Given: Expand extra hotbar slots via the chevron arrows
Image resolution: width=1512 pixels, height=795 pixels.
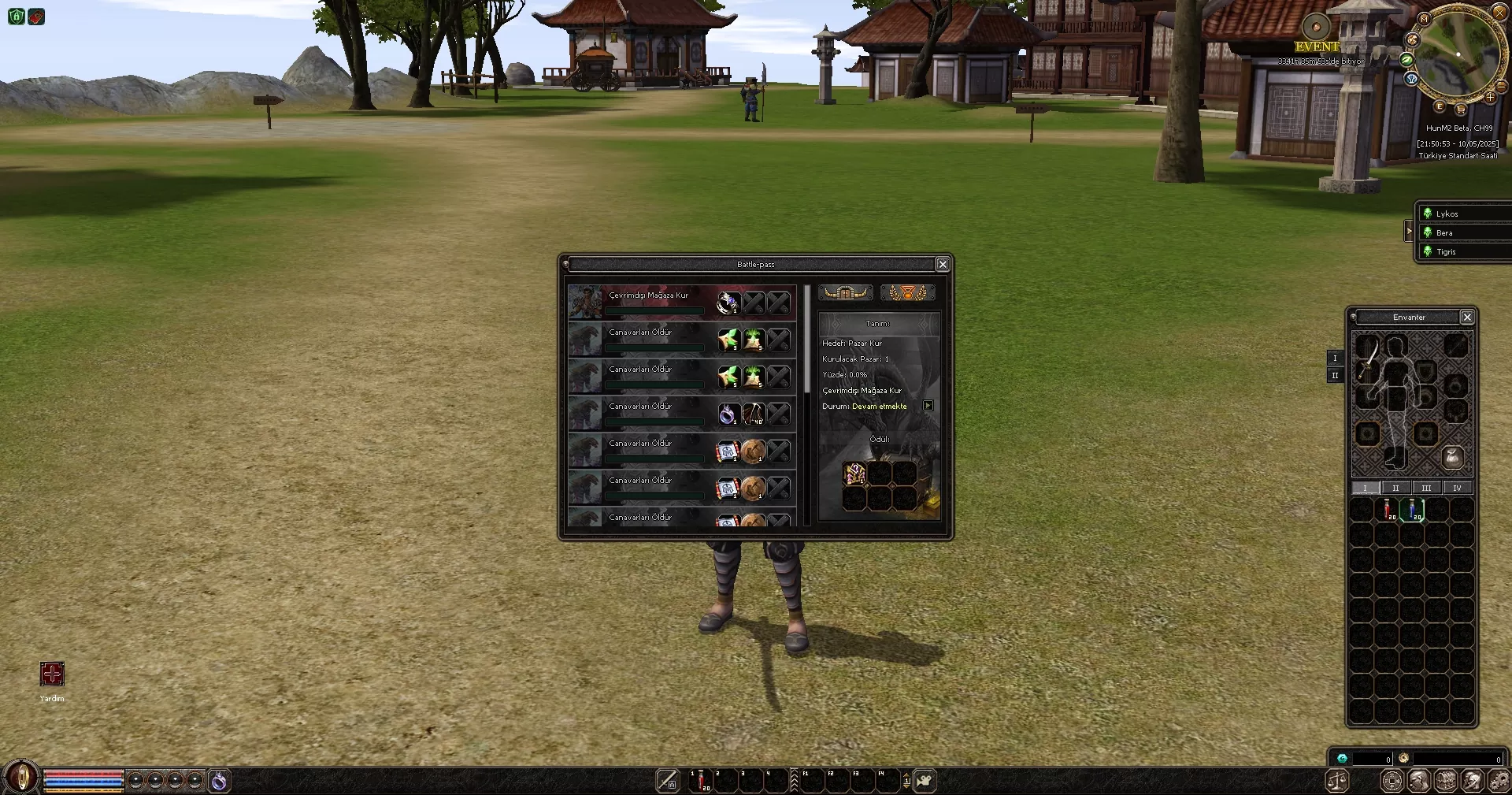Looking at the screenshot, I should click(x=794, y=779).
